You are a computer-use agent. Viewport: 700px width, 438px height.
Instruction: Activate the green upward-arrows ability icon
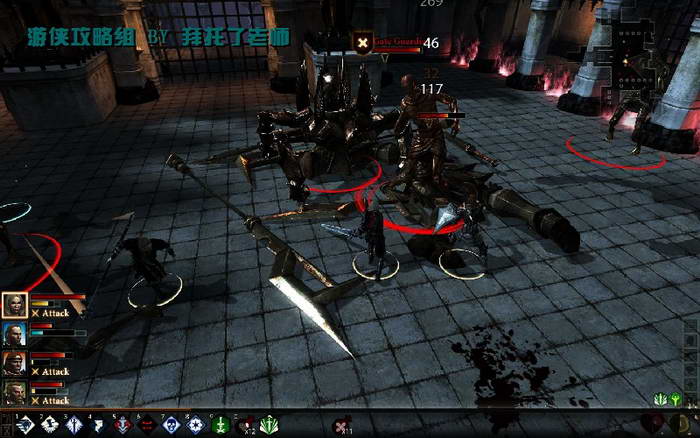[269, 425]
